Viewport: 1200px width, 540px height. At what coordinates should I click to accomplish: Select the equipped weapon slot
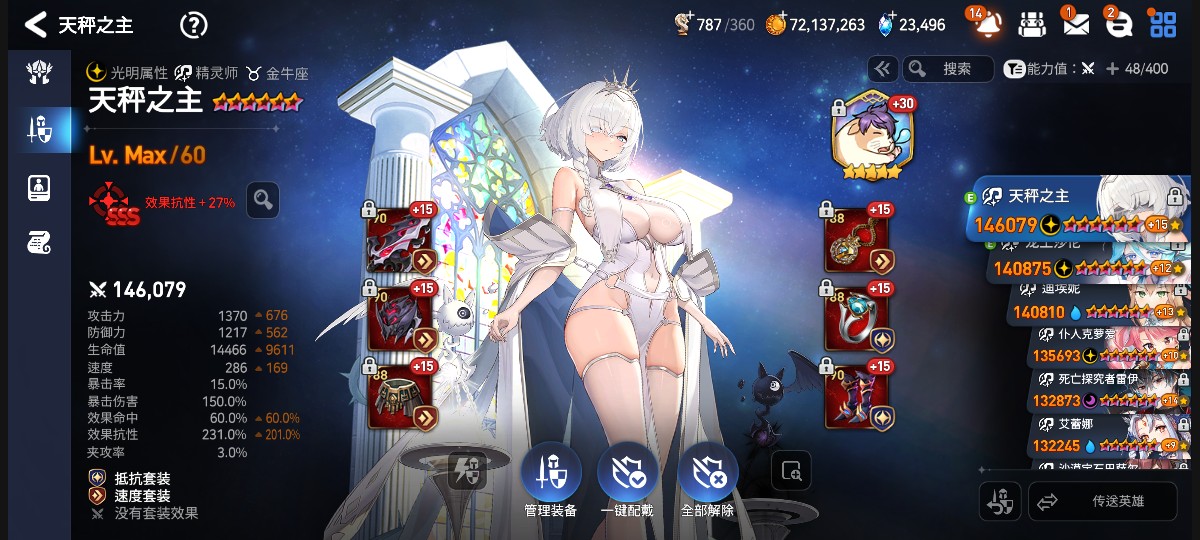400,240
